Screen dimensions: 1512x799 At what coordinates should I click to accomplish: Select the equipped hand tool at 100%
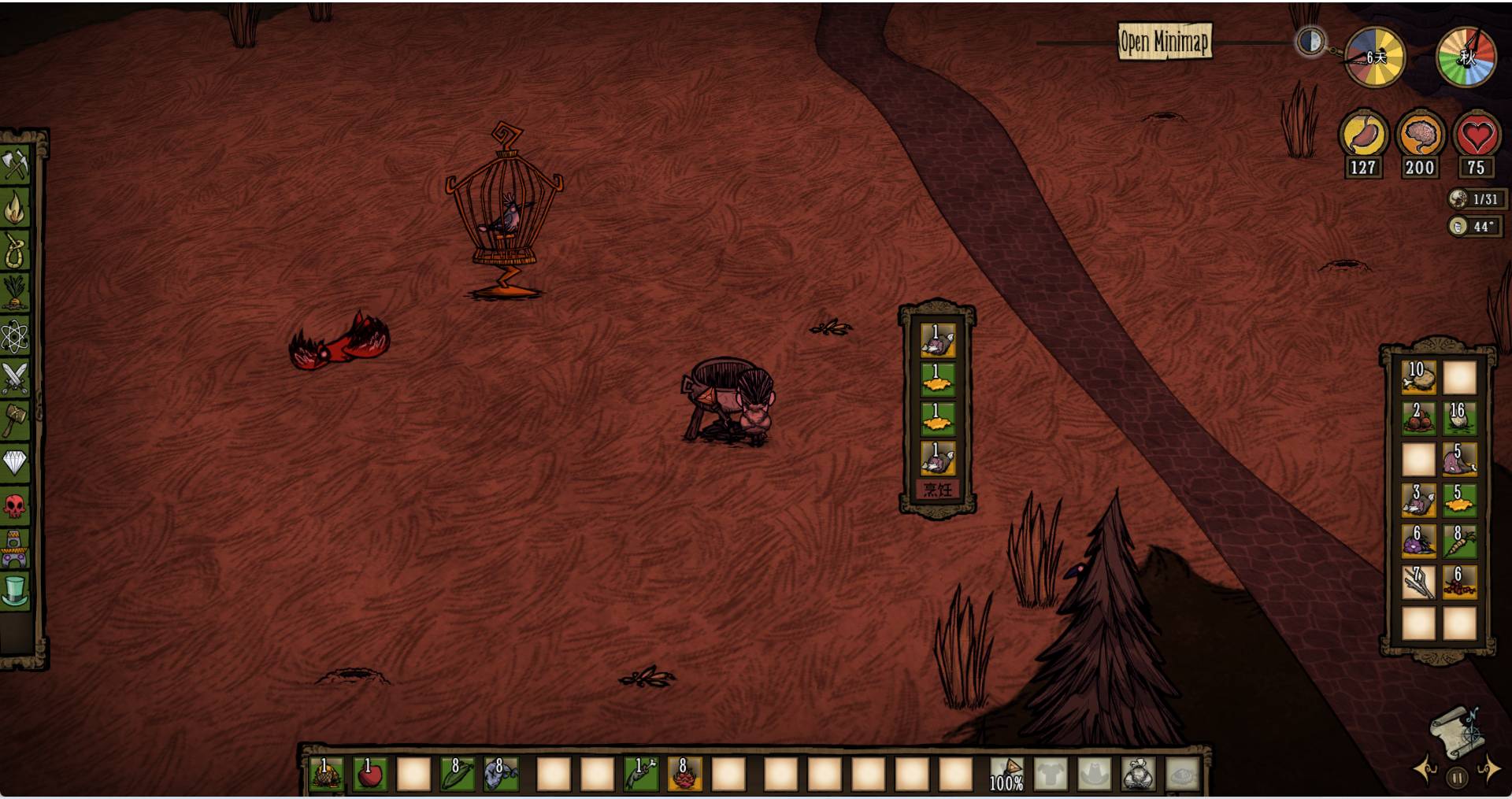[1006, 775]
